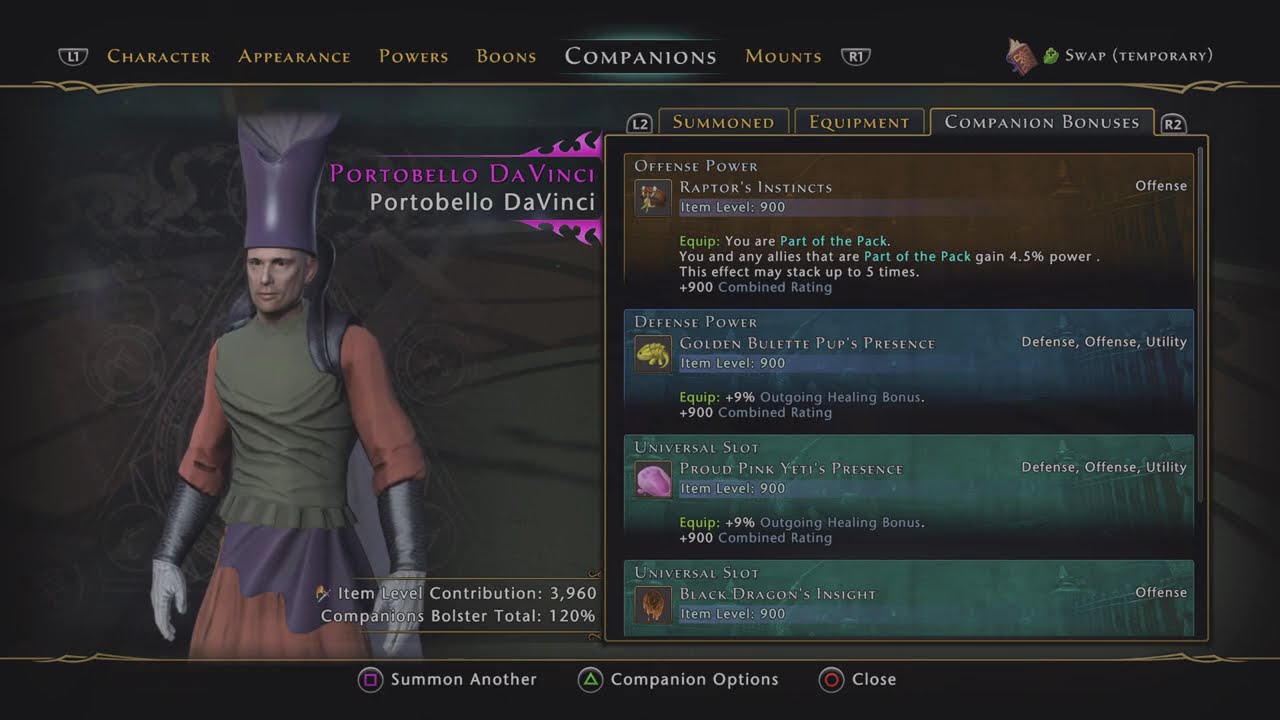Go to the Powers tab
This screenshot has width=1280, height=720.
point(413,56)
